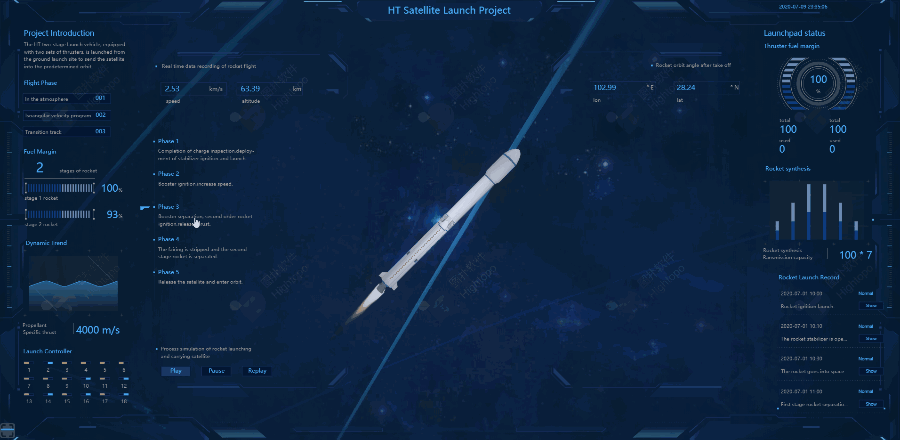
Task: Start the simulation with the Play button
Action: [175, 371]
